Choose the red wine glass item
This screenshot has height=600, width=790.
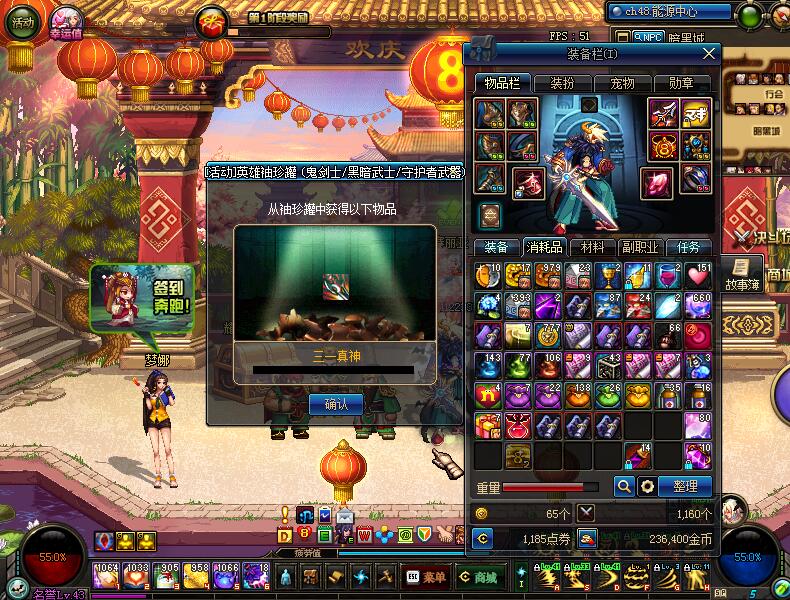tap(667, 275)
